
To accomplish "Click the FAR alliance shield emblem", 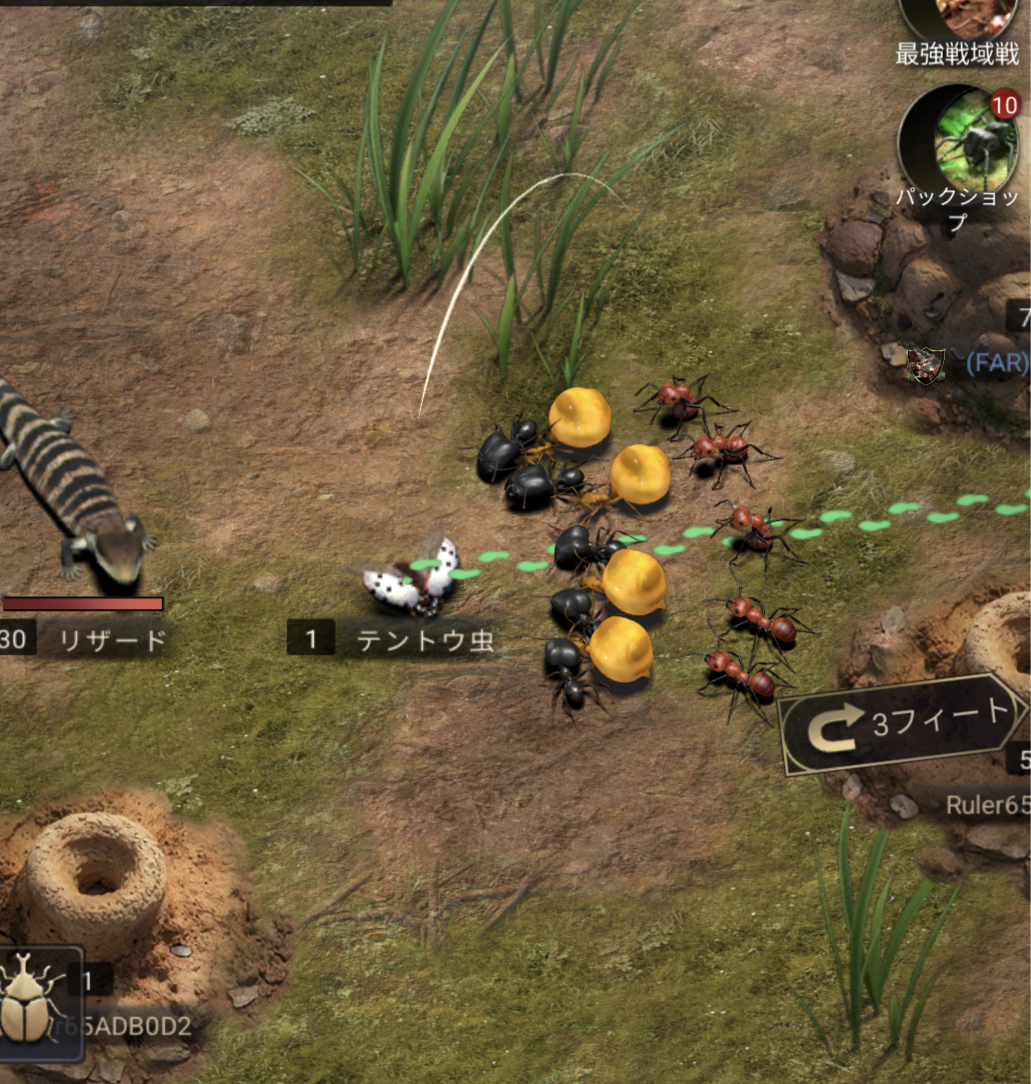I will click(x=925, y=364).
